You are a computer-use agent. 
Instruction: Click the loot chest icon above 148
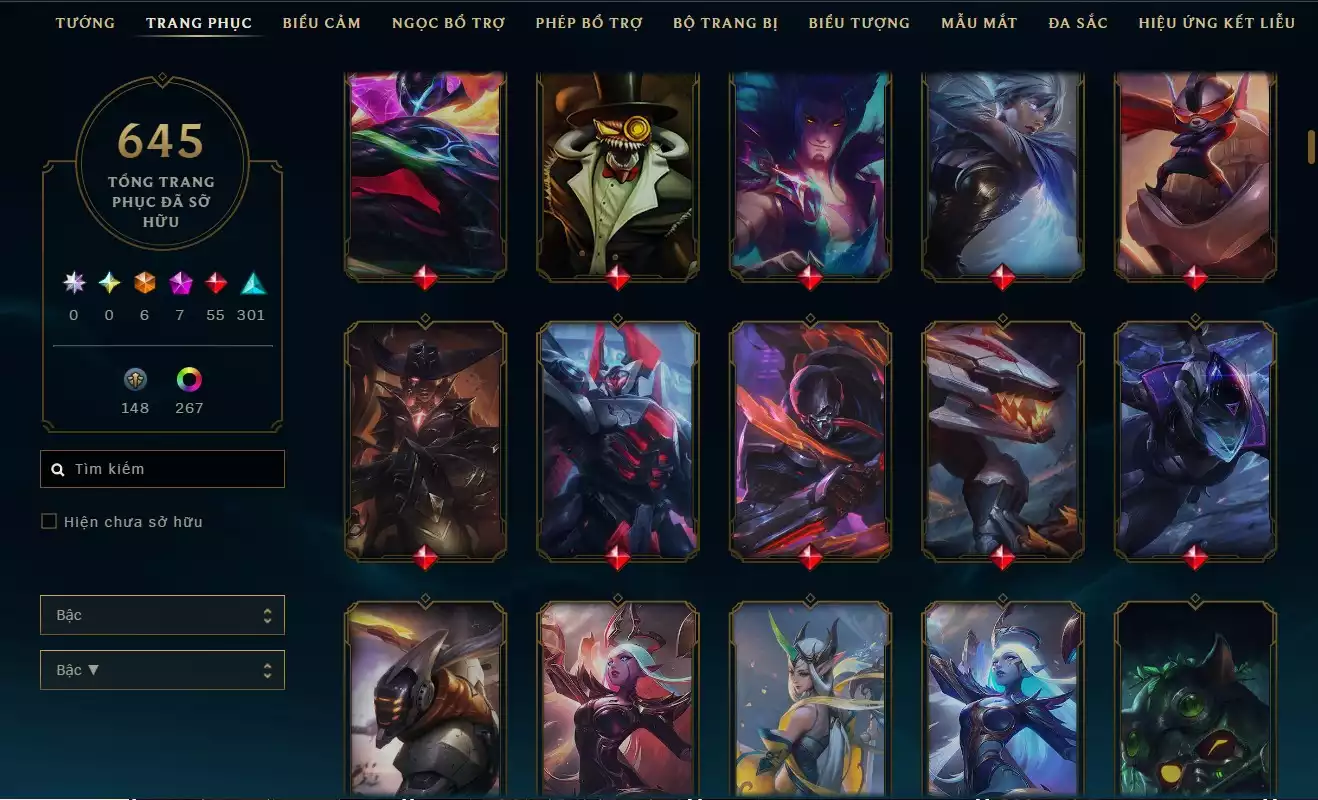(x=135, y=380)
